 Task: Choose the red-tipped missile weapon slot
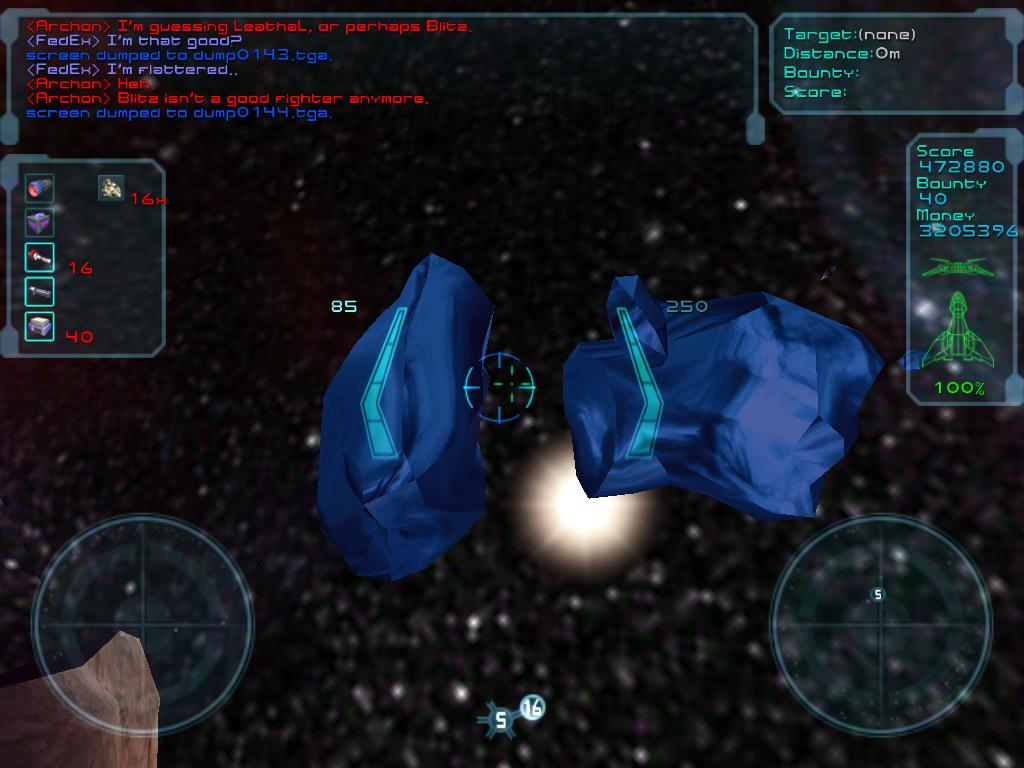[40, 257]
